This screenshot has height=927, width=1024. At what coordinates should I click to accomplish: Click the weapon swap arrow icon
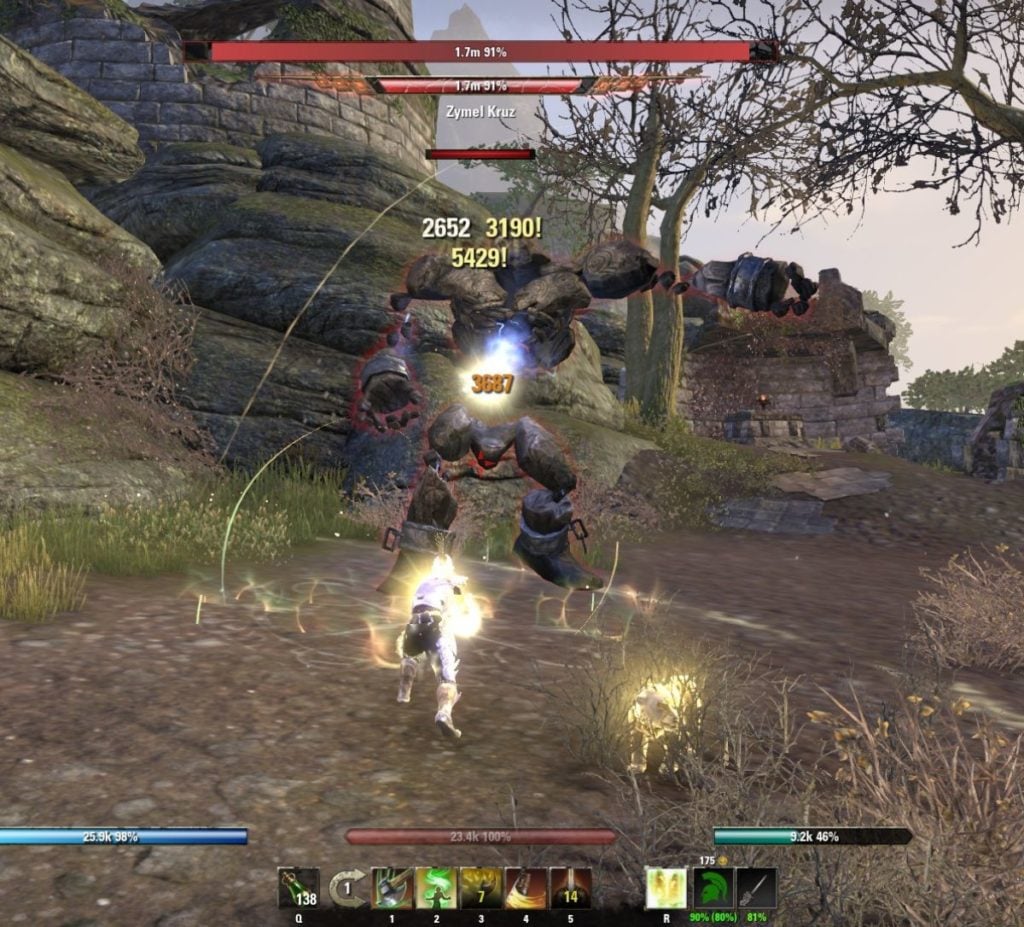347,888
